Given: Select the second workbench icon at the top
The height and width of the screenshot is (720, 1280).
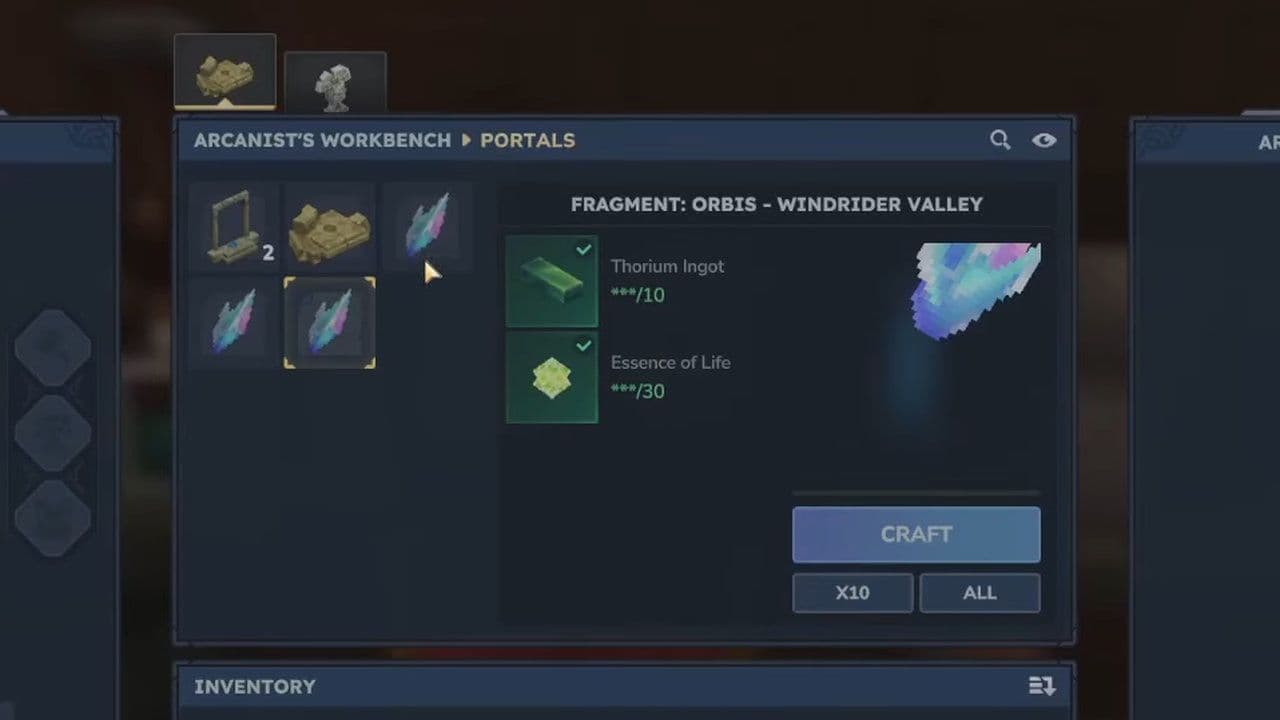Looking at the screenshot, I should [x=335, y=82].
